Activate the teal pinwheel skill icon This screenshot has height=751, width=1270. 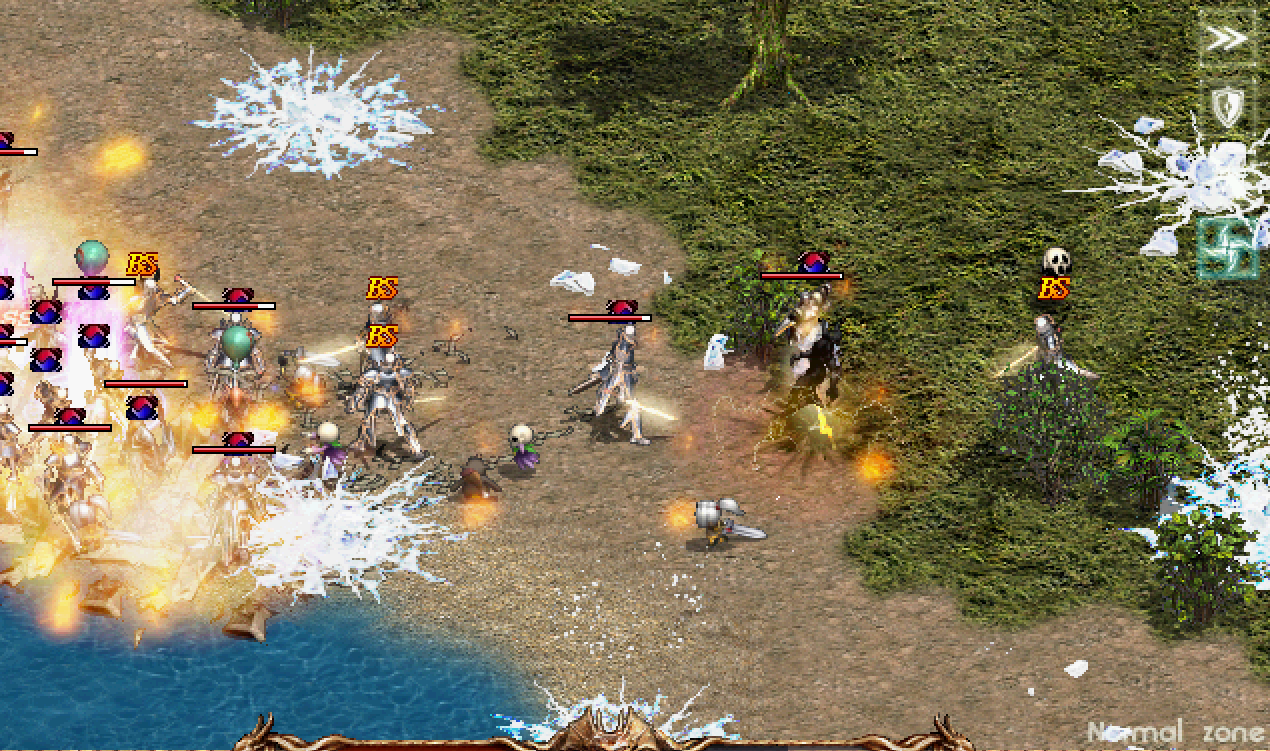(x=1227, y=248)
